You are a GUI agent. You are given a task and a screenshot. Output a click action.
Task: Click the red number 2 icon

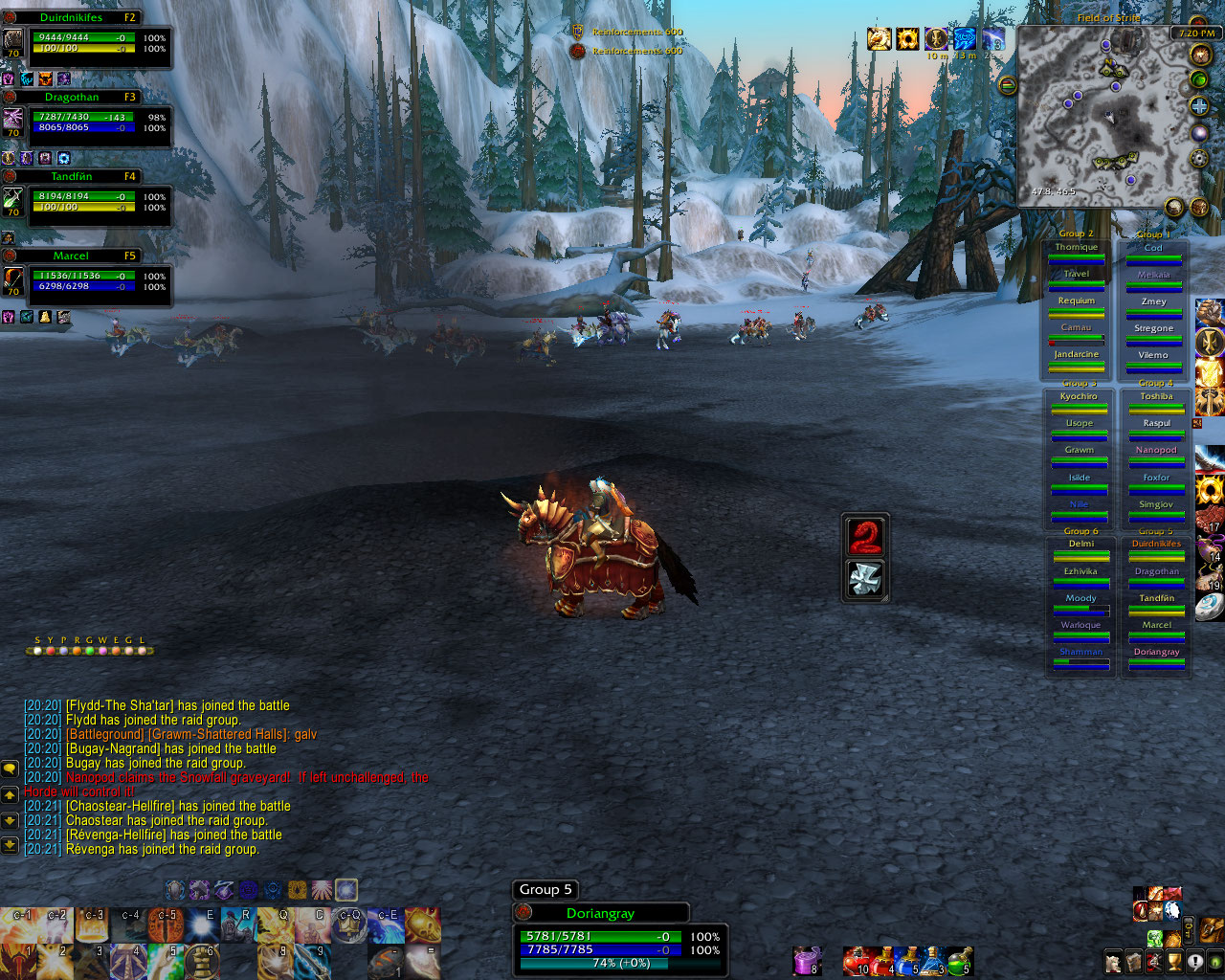[x=865, y=536]
